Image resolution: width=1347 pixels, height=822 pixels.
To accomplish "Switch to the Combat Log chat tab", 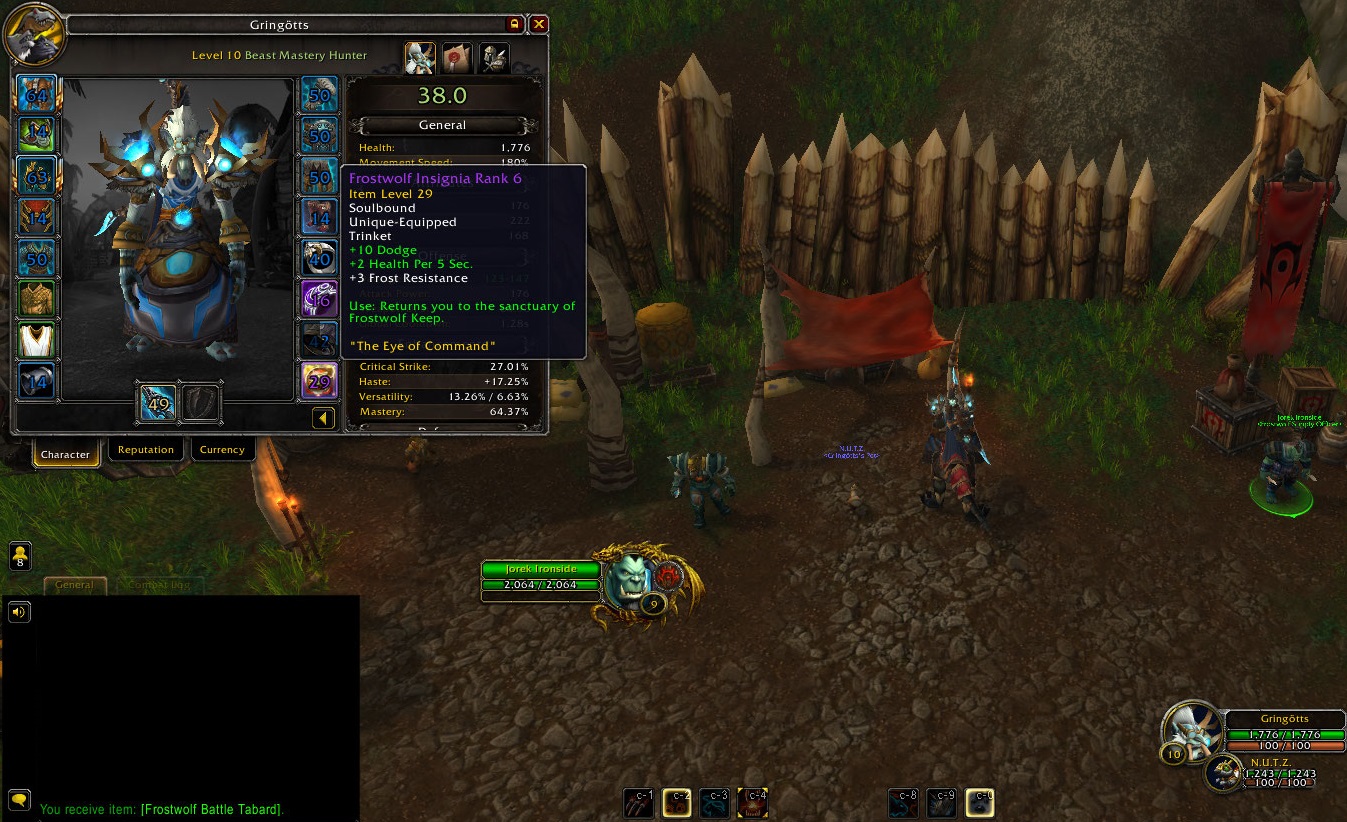I will pos(160,585).
